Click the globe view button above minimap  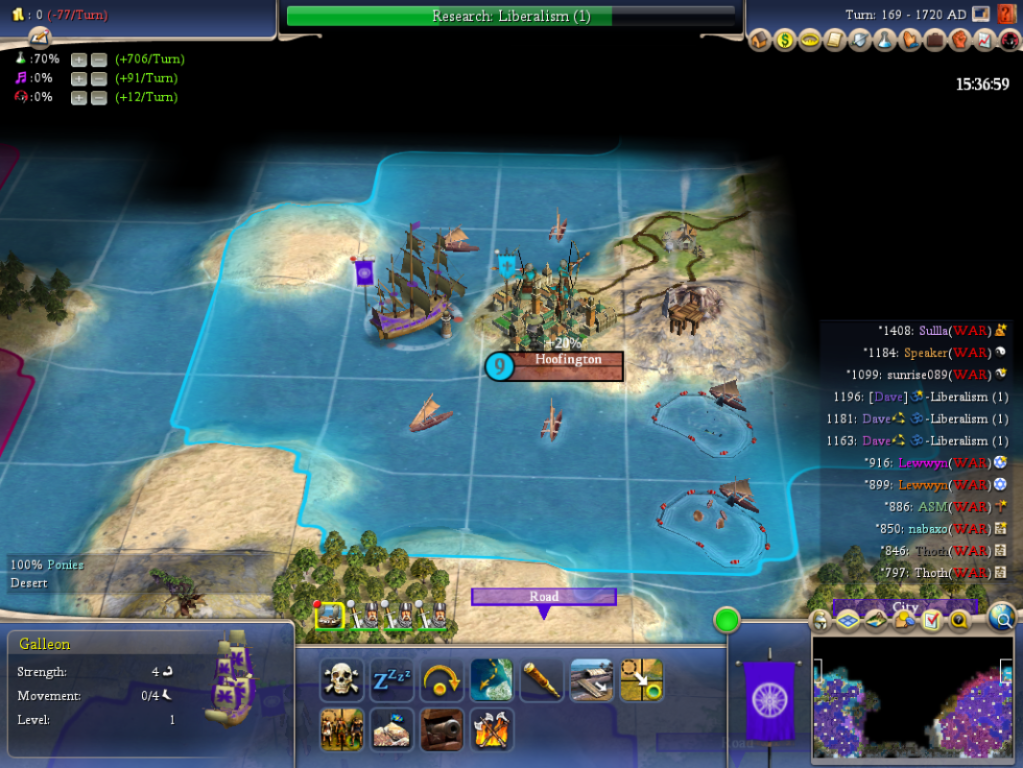(1001, 619)
